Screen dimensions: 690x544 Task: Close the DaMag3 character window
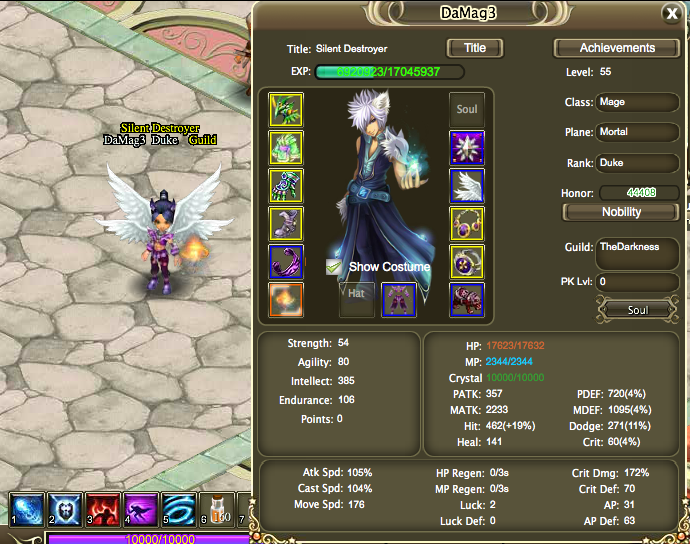click(x=671, y=13)
